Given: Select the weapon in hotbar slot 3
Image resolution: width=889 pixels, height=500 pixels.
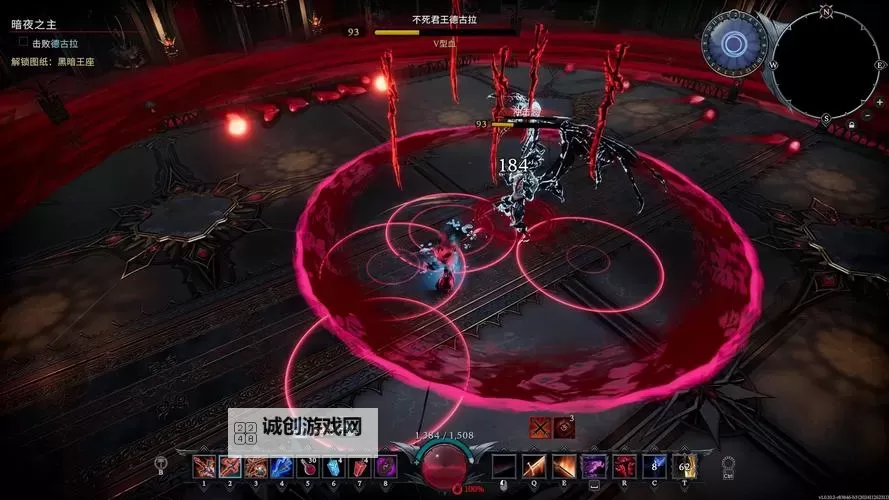Looking at the screenshot, I should coord(256,467).
